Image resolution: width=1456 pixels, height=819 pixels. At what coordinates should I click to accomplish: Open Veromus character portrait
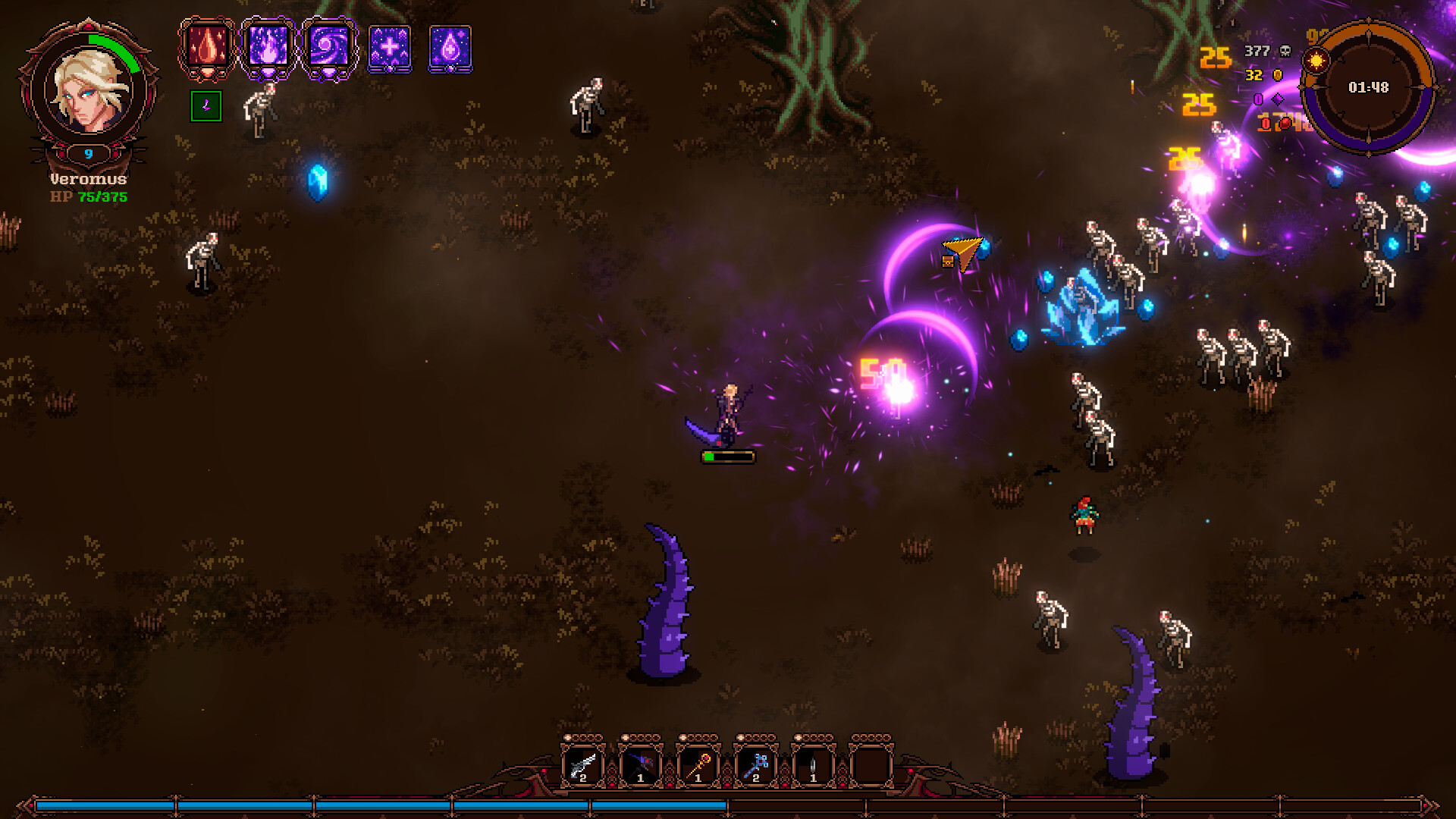point(89,90)
